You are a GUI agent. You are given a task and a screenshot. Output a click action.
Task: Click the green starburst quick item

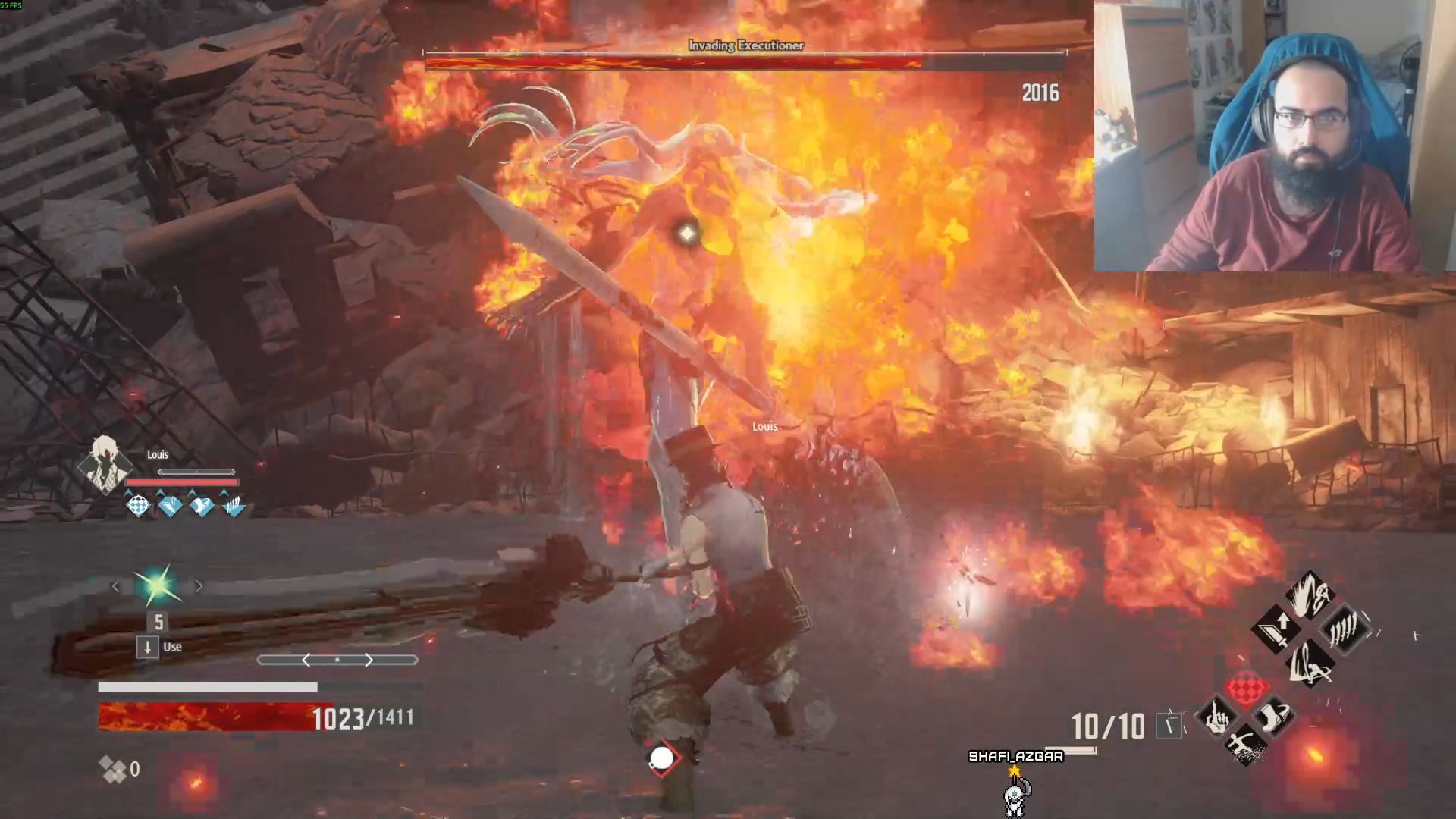157,586
